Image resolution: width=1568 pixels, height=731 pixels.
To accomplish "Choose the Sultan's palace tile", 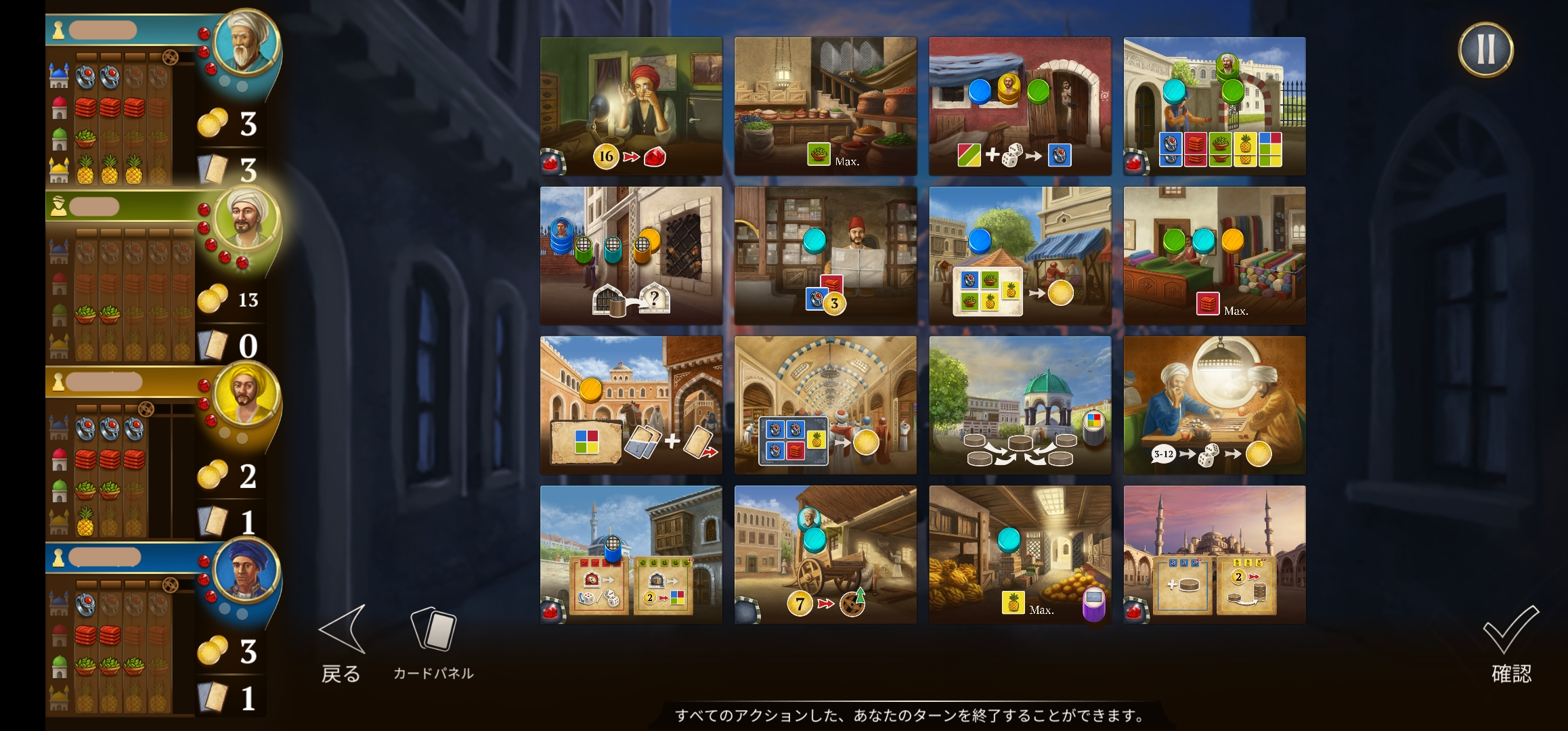I will pyautogui.click(x=1215, y=106).
